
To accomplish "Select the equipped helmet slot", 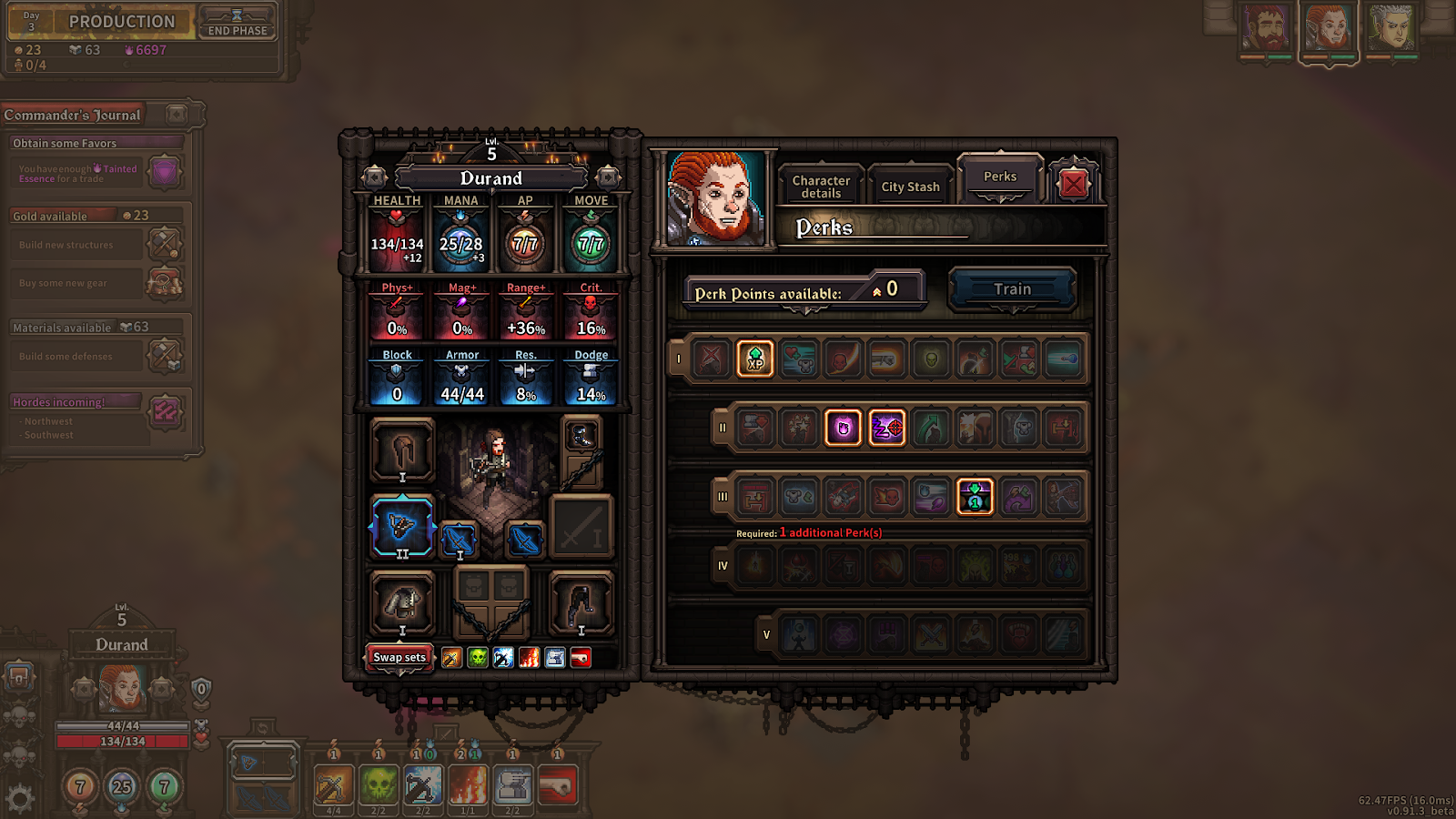I will point(402,450).
